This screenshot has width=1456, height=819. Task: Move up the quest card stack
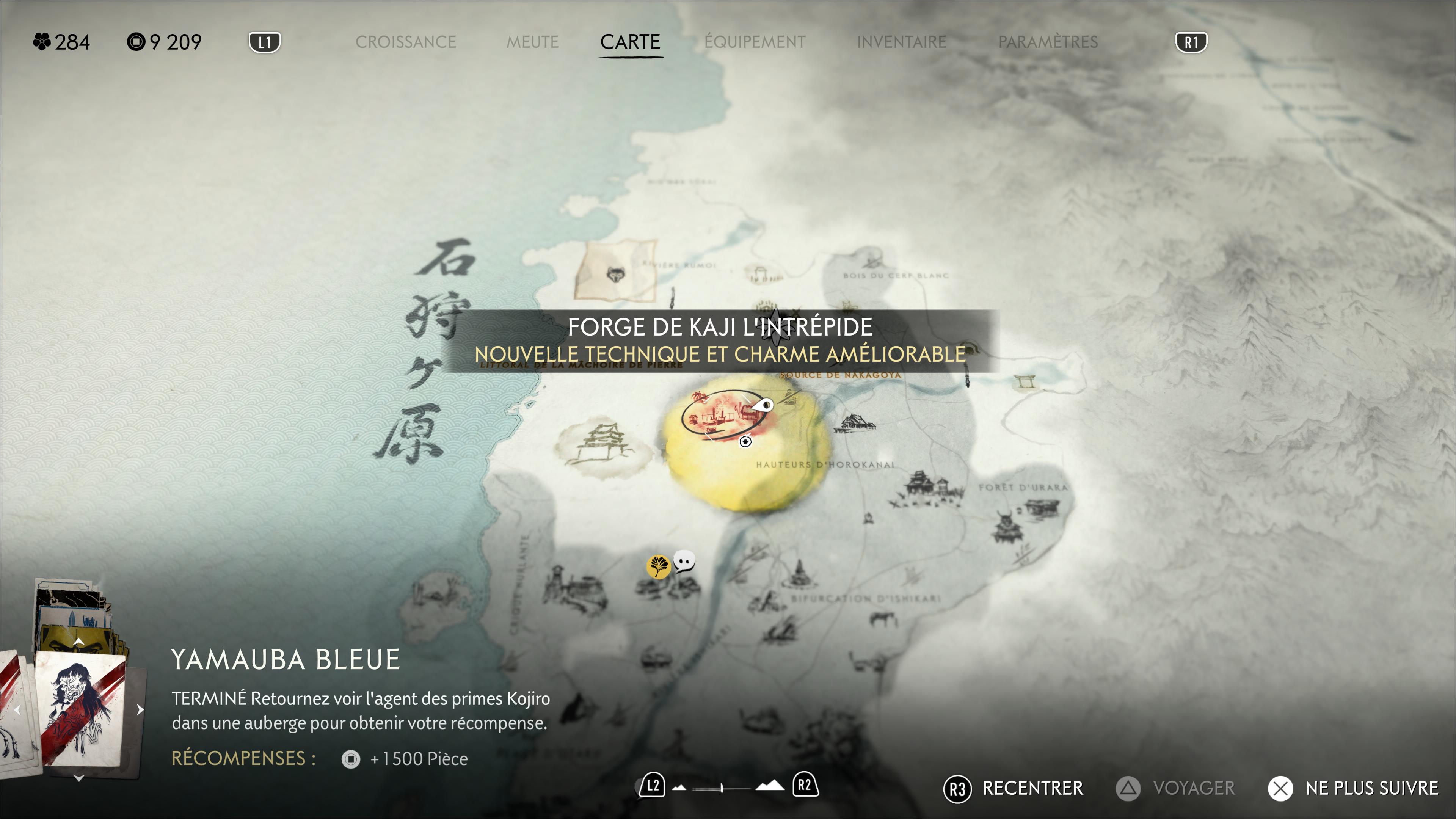(79, 642)
